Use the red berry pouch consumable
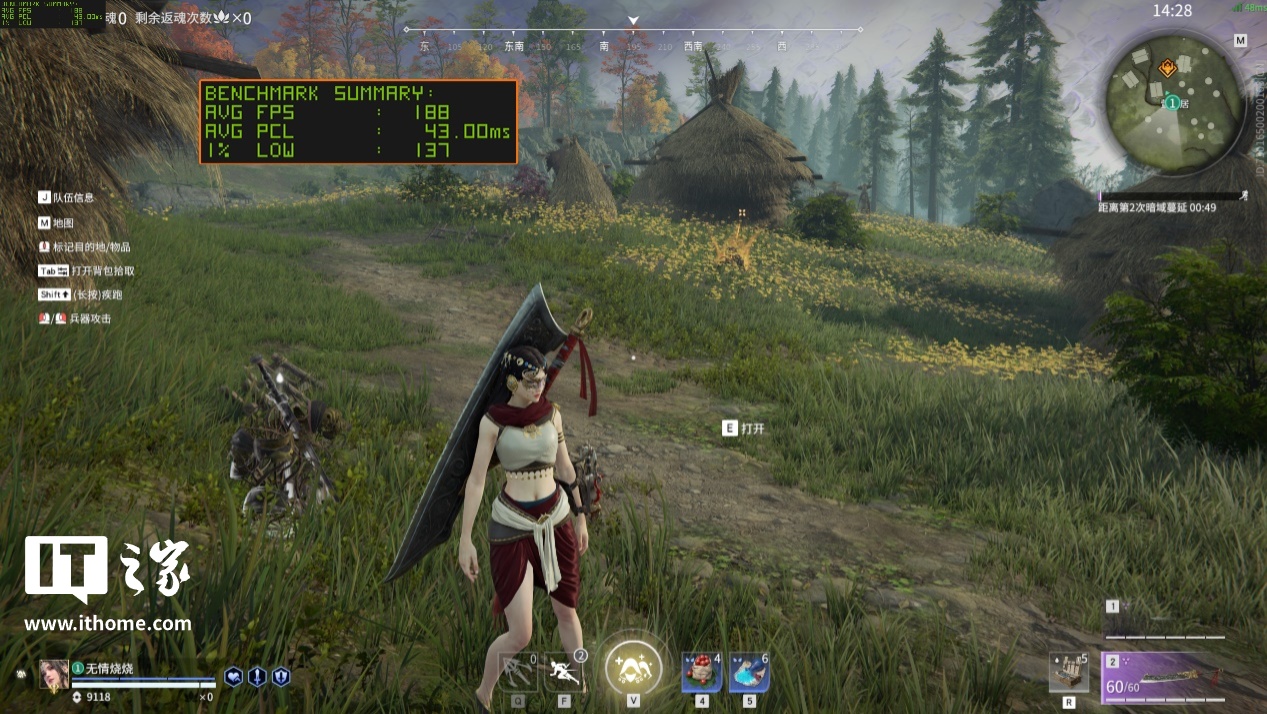 pos(701,672)
